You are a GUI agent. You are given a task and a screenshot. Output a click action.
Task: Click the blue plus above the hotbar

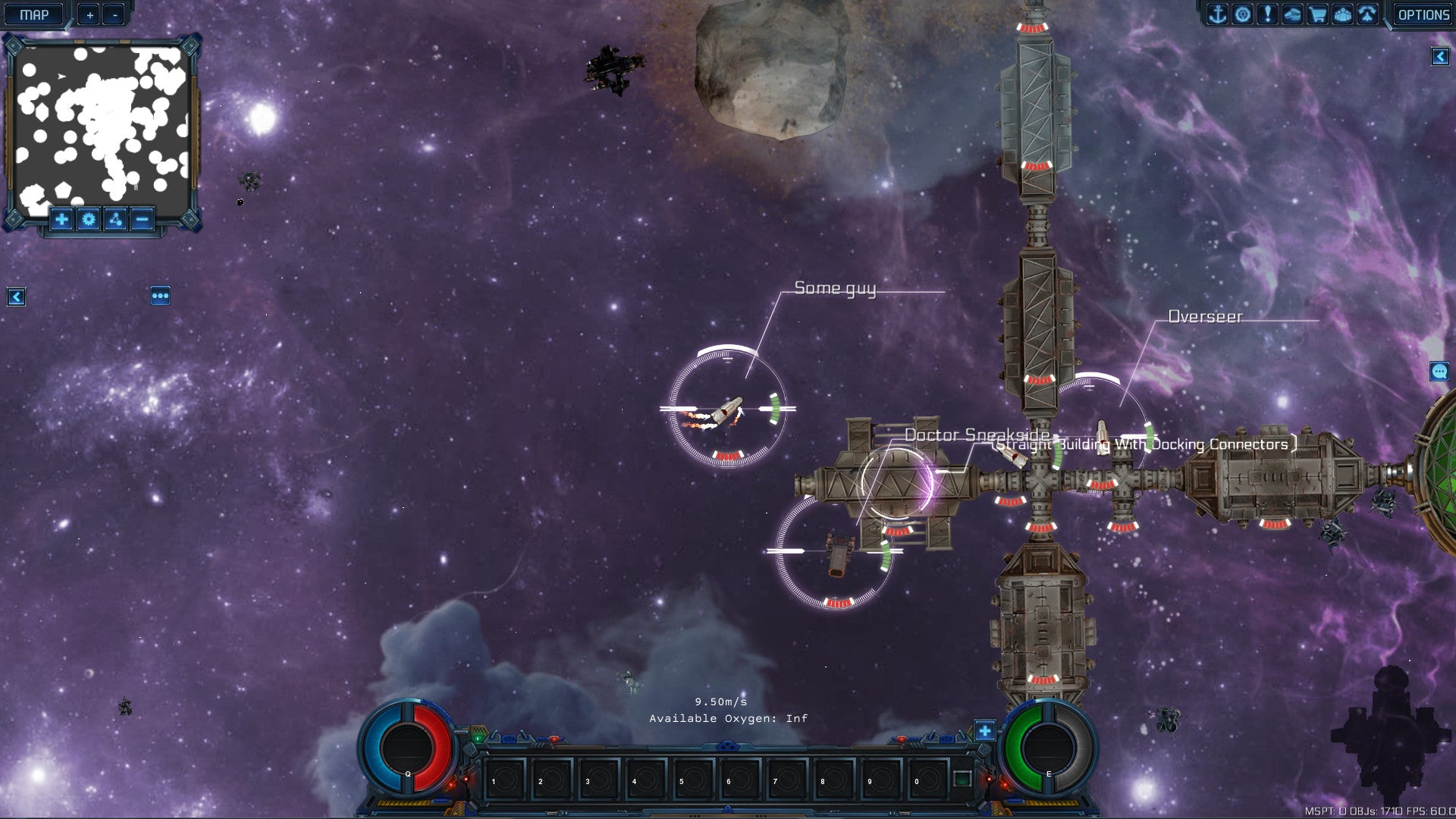pyautogui.click(x=984, y=731)
